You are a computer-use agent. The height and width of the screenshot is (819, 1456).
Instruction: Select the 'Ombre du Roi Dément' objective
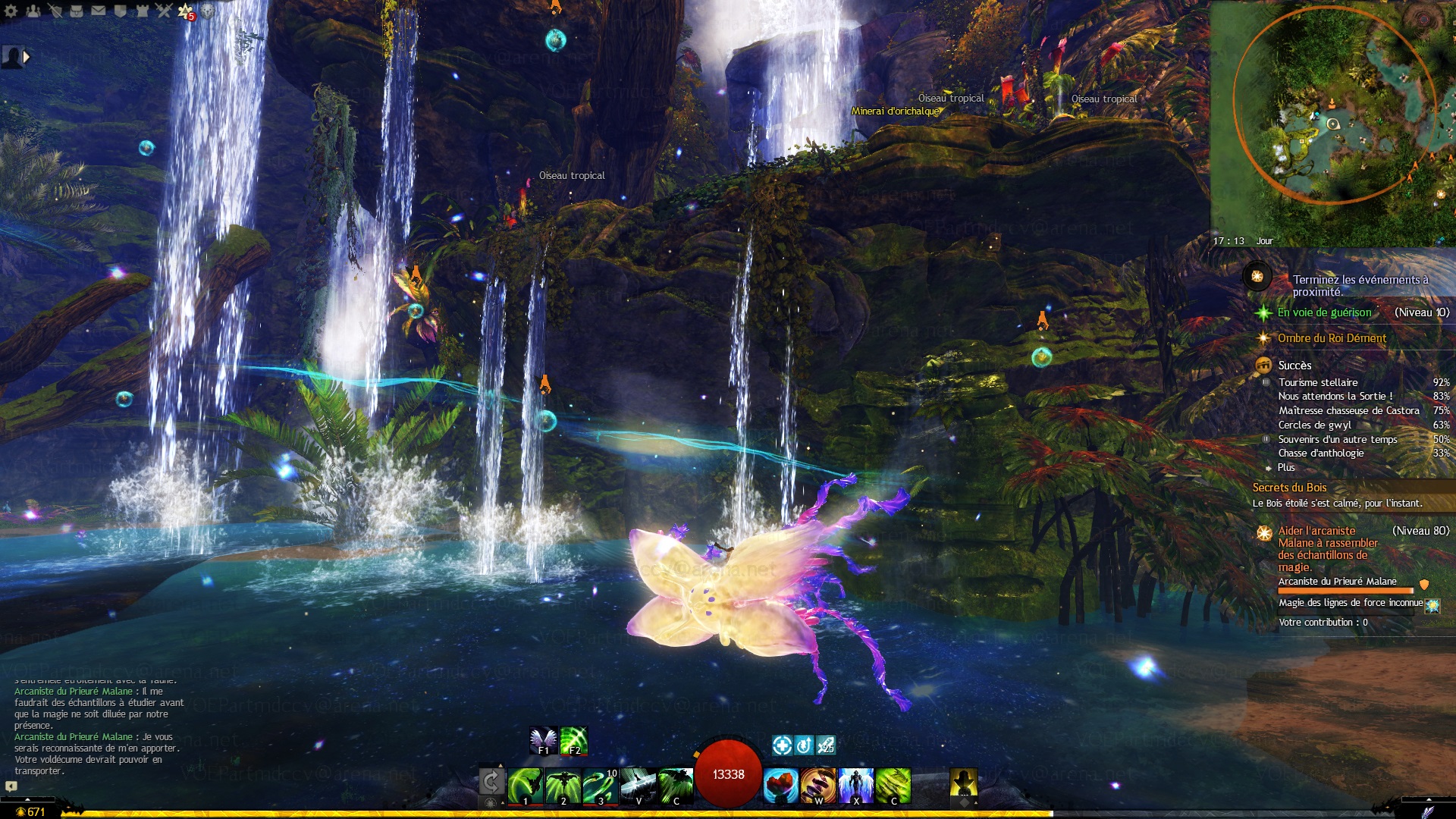click(x=1332, y=338)
